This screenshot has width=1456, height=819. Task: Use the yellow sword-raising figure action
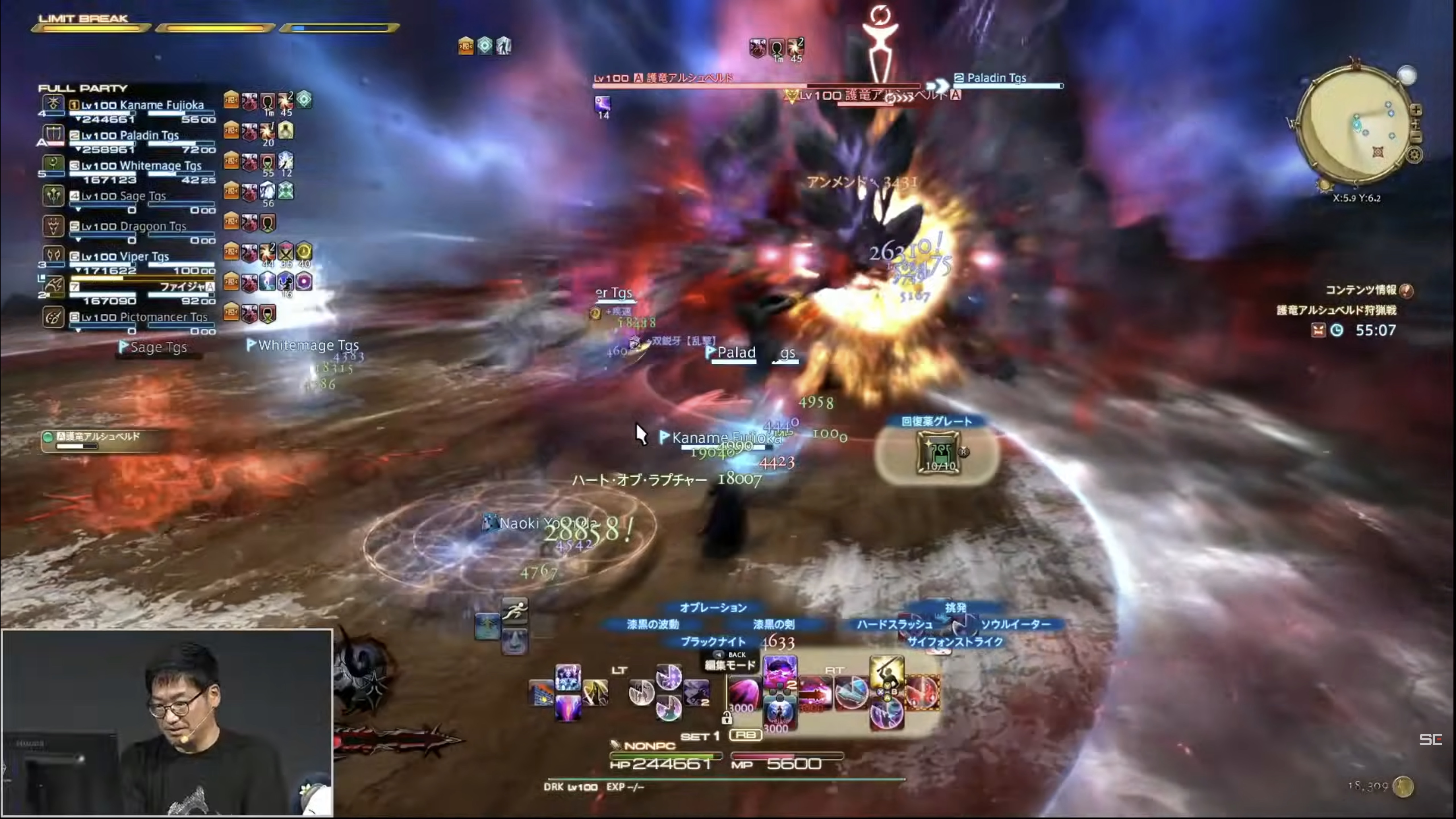pyautogui.click(x=887, y=672)
